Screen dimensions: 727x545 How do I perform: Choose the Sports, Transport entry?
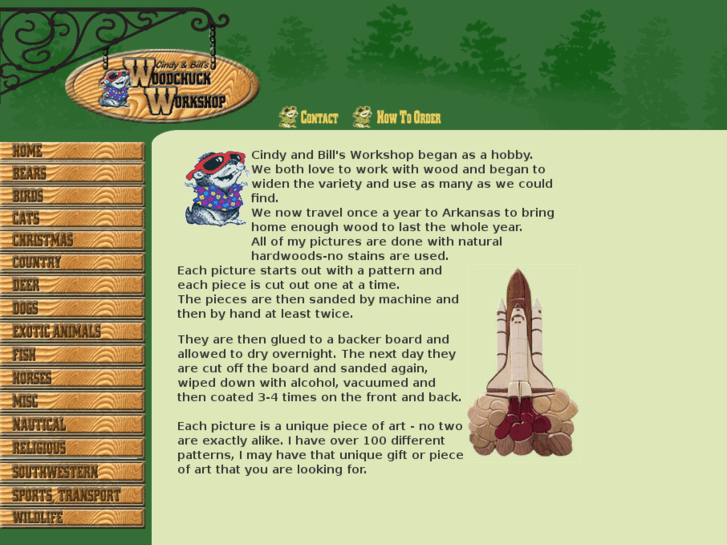pos(72,496)
